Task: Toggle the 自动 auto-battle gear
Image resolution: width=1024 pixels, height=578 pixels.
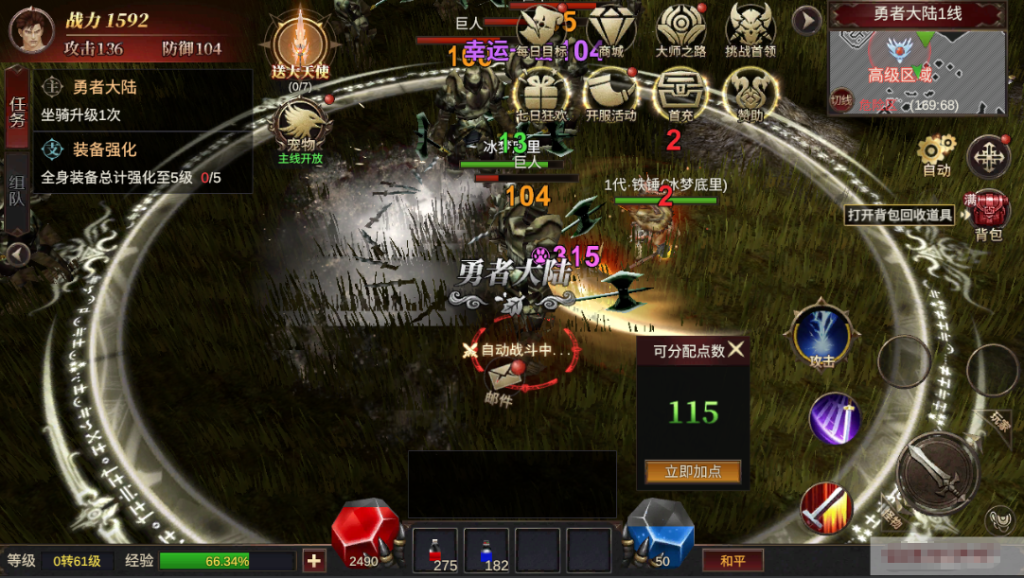Action: tap(936, 153)
